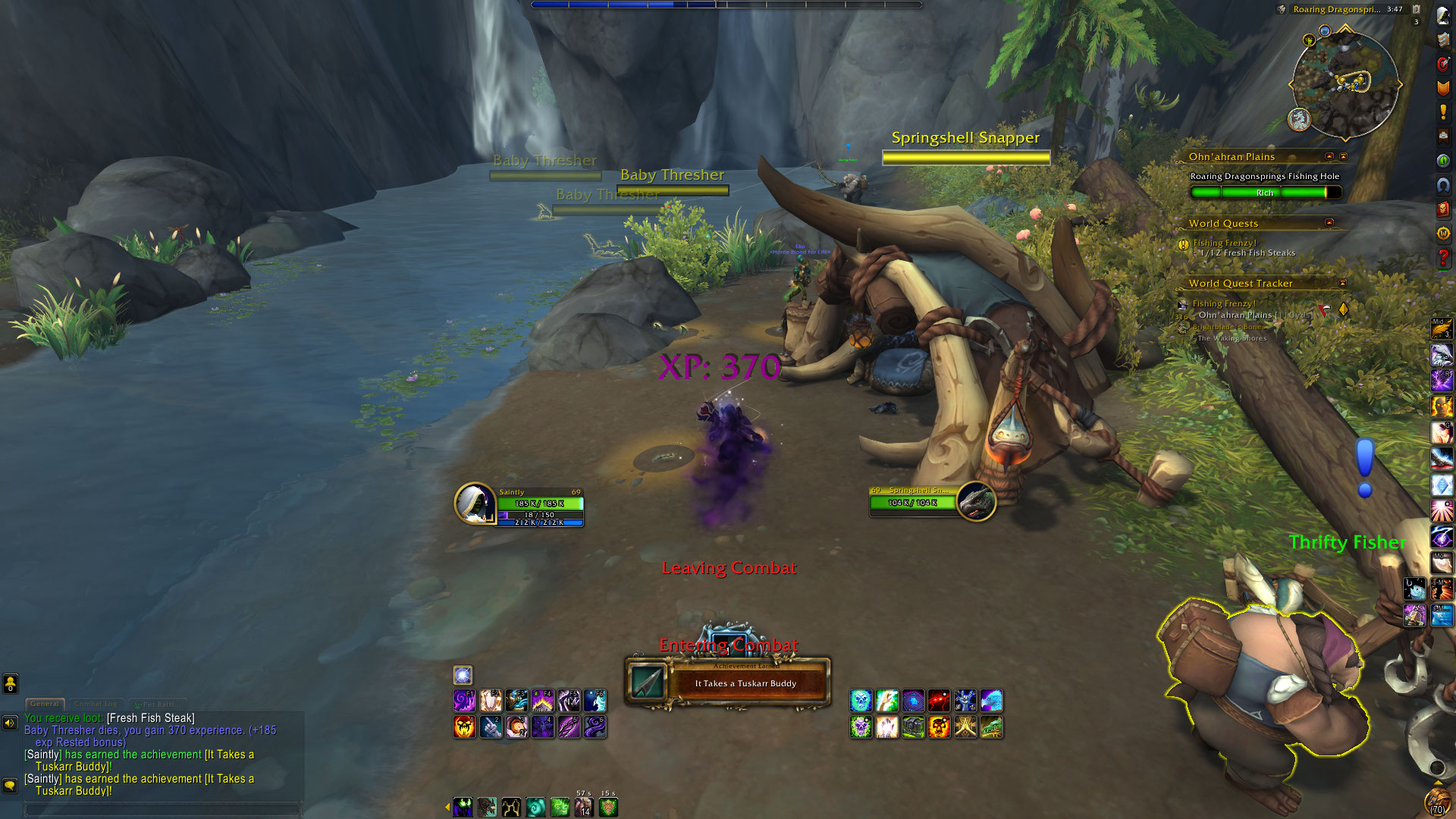Use the pointing hand ability on key 2
This screenshot has width=1456, height=819.
(491, 727)
